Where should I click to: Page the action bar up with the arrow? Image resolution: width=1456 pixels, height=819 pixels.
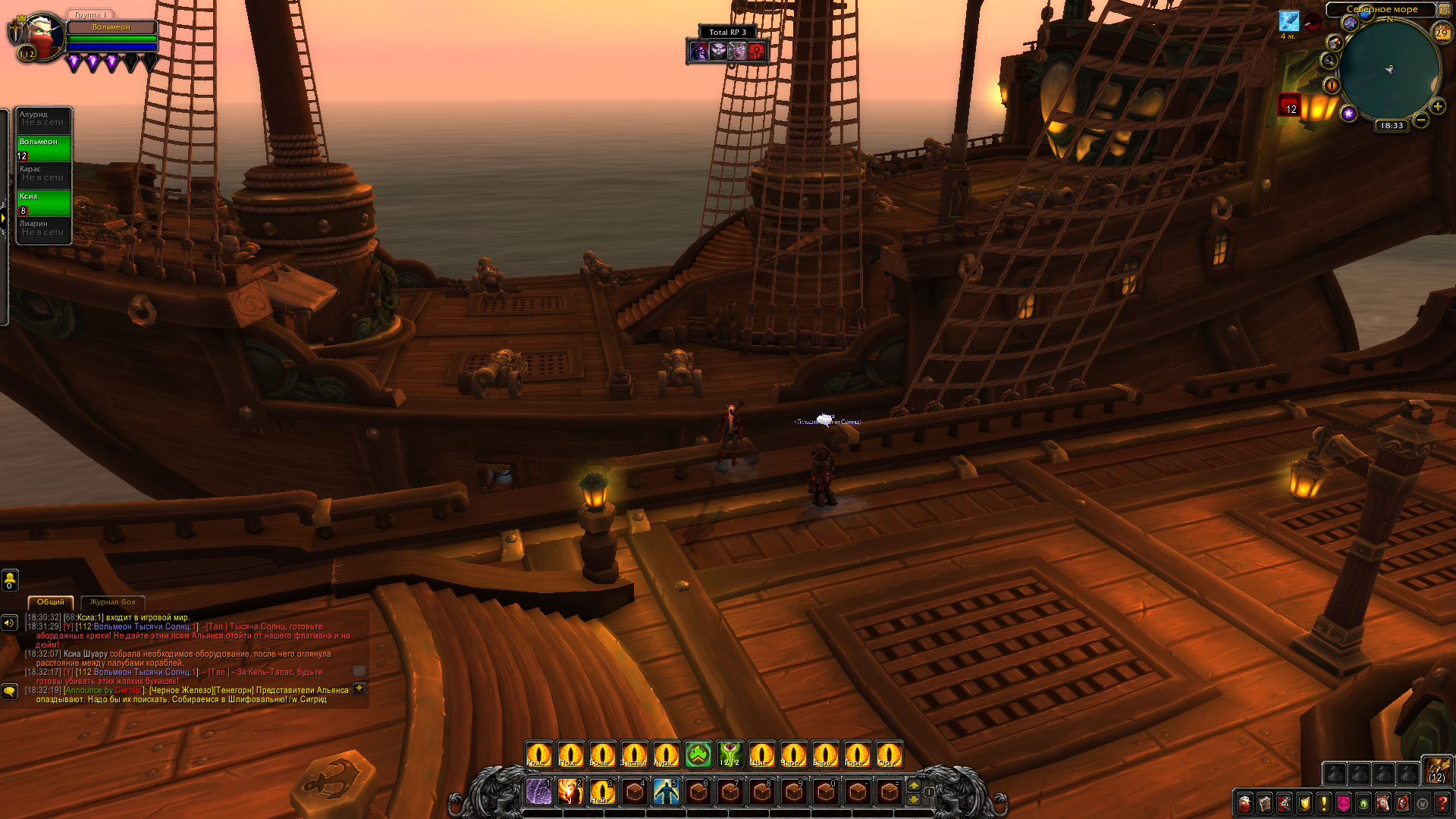pyautogui.click(x=914, y=786)
